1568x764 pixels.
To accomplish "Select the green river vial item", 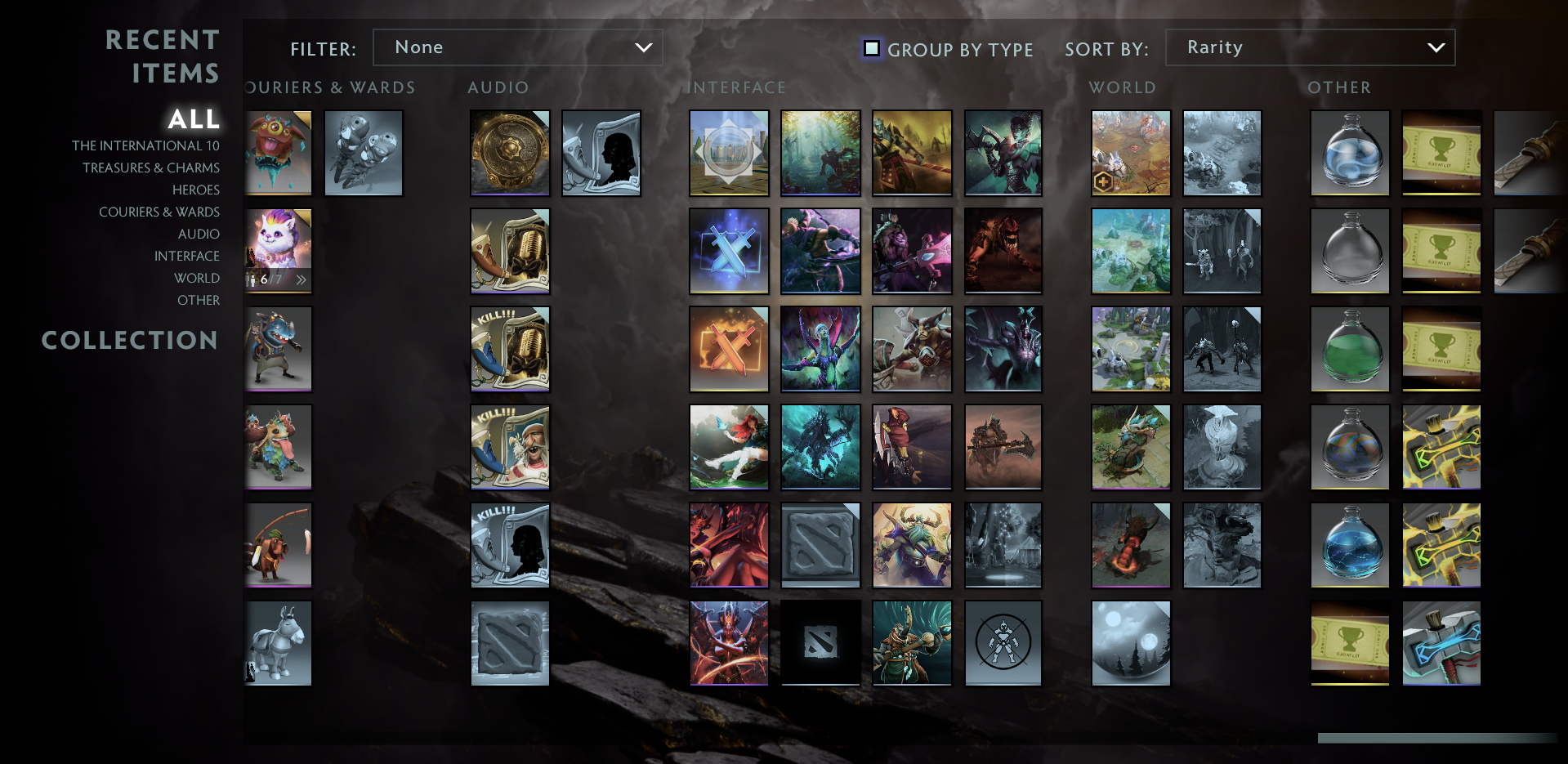I will click(x=1349, y=349).
